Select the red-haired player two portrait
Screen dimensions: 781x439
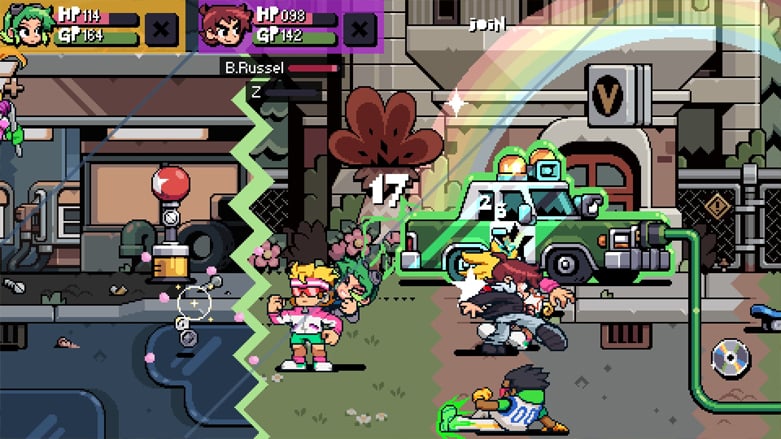[x=222, y=26]
